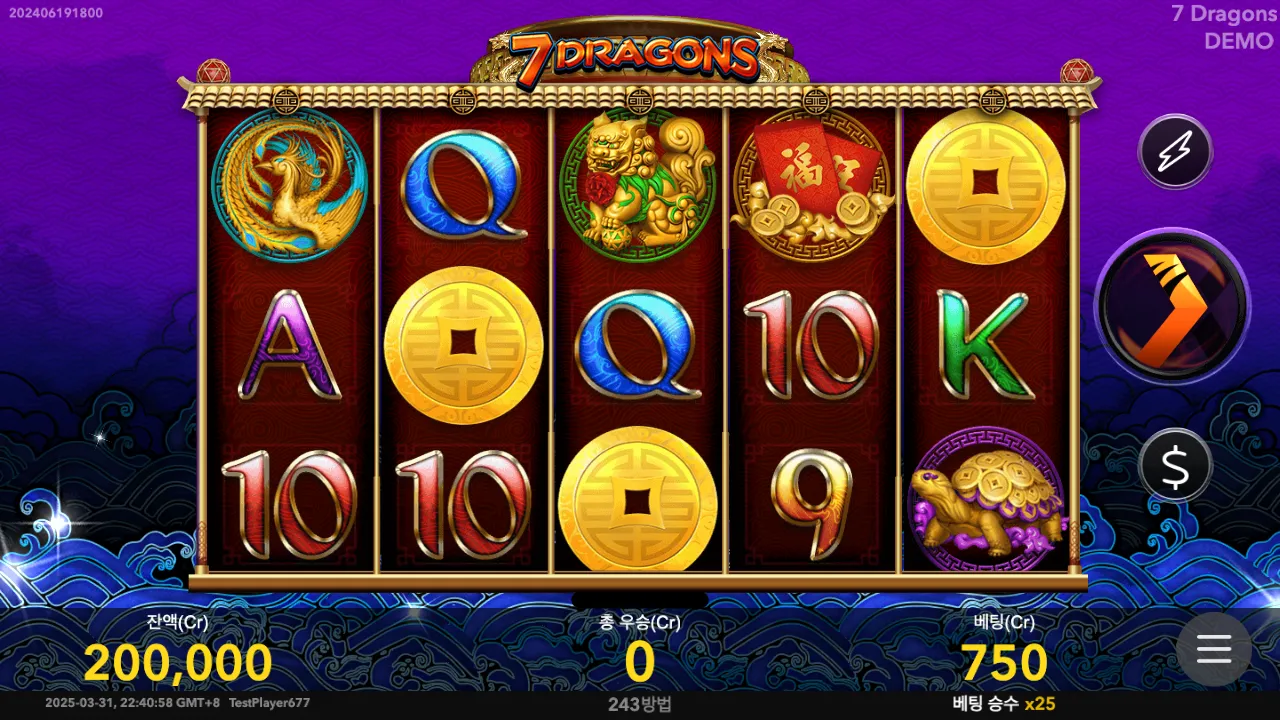The height and width of the screenshot is (720, 1280).
Task: Click the 243방법 ways label
Action: pyautogui.click(x=639, y=705)
